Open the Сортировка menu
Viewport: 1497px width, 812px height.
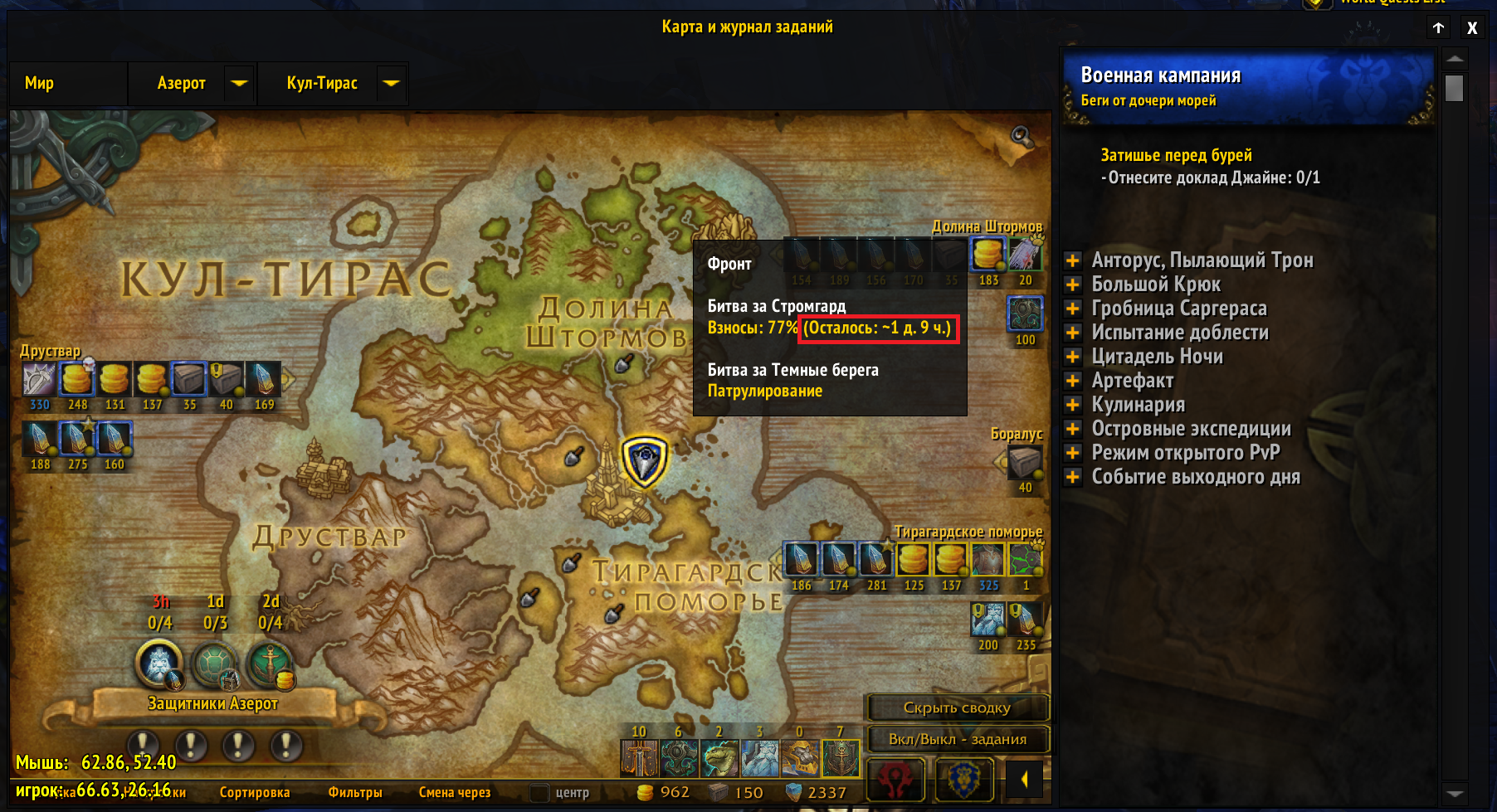click(x=255, y=792)
